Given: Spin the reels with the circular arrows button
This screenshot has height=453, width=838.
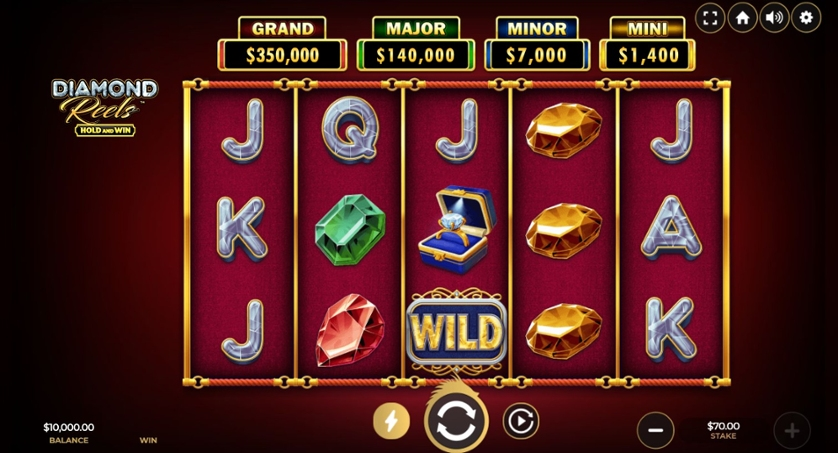Looking at the screenshot, I should [456, 421].
